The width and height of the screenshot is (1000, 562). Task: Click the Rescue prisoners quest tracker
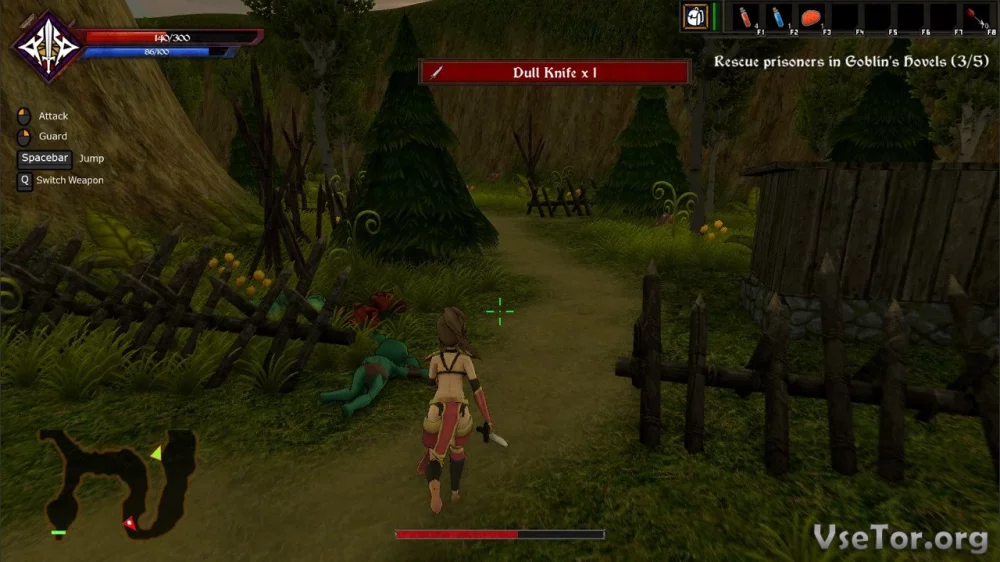point(853,61)
